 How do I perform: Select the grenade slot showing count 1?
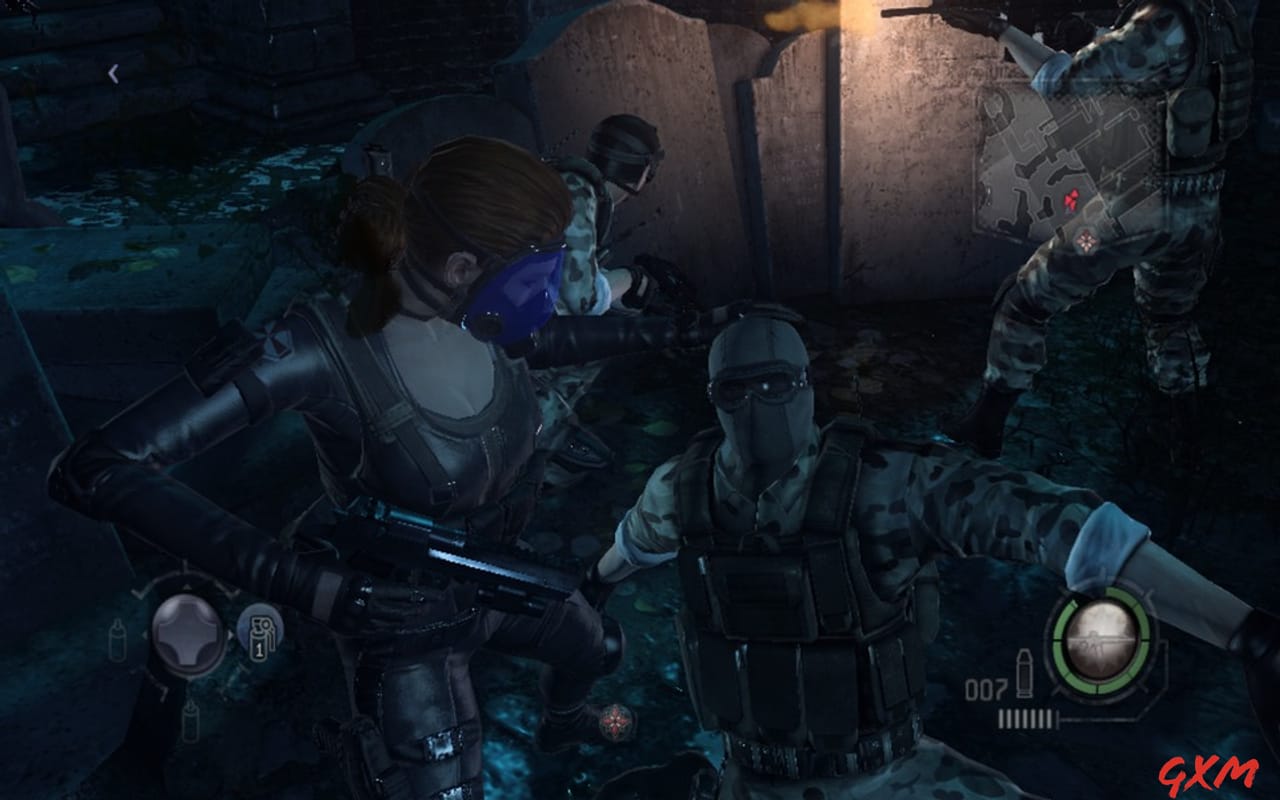[x=260, y=636]
